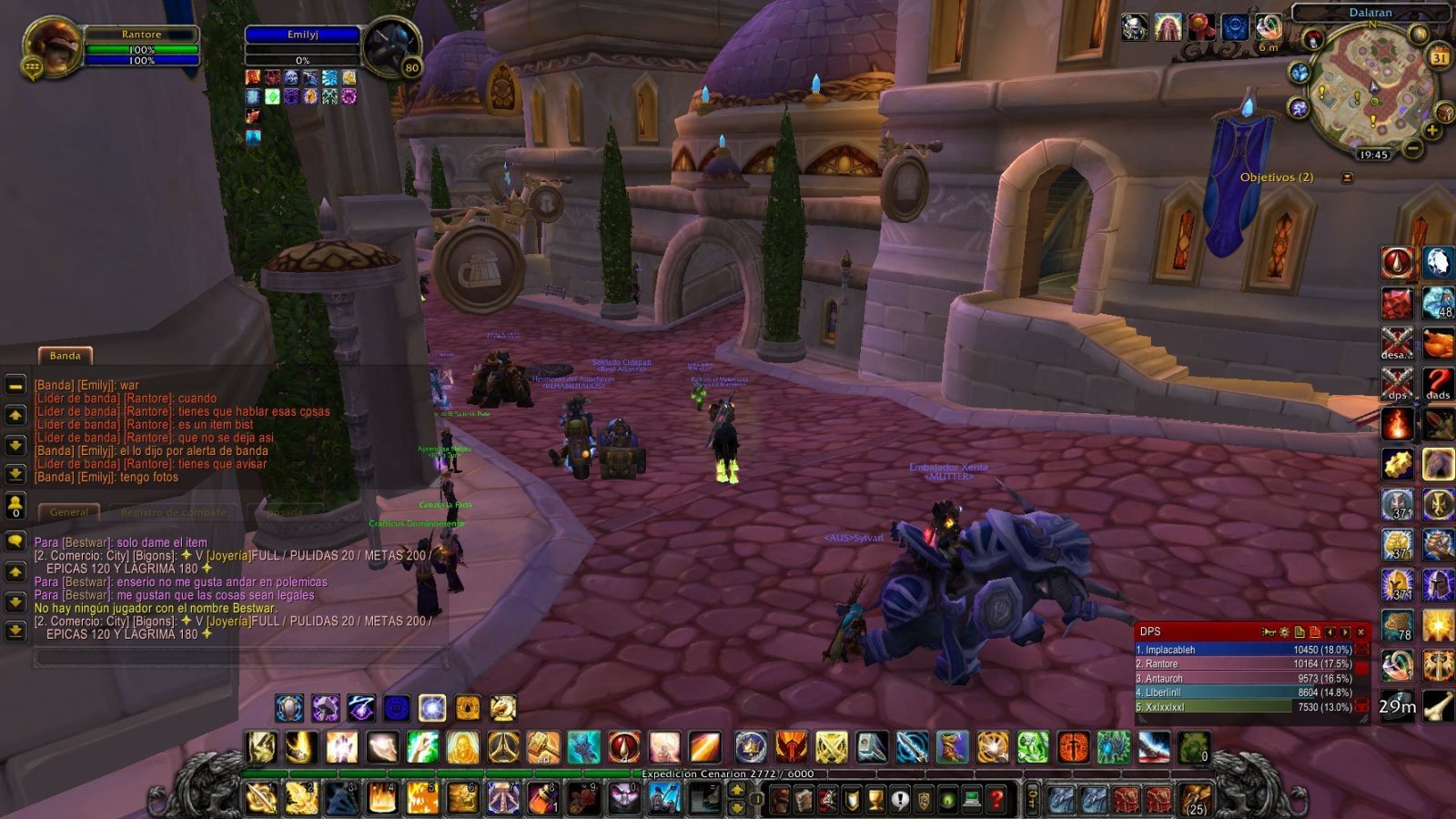
Task: Click the Fireball spell icon on the side bar
Action: [x=1399, y=424]
